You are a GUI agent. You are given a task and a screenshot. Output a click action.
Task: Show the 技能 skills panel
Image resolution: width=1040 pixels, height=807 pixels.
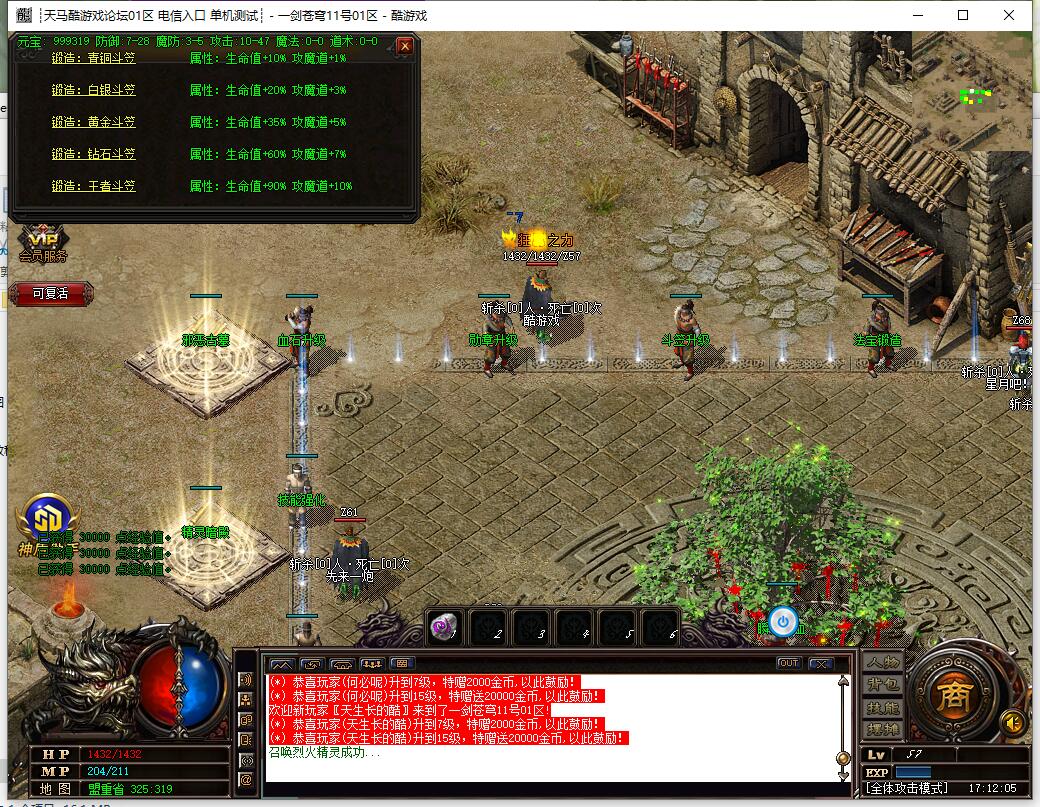pos(883,707)
